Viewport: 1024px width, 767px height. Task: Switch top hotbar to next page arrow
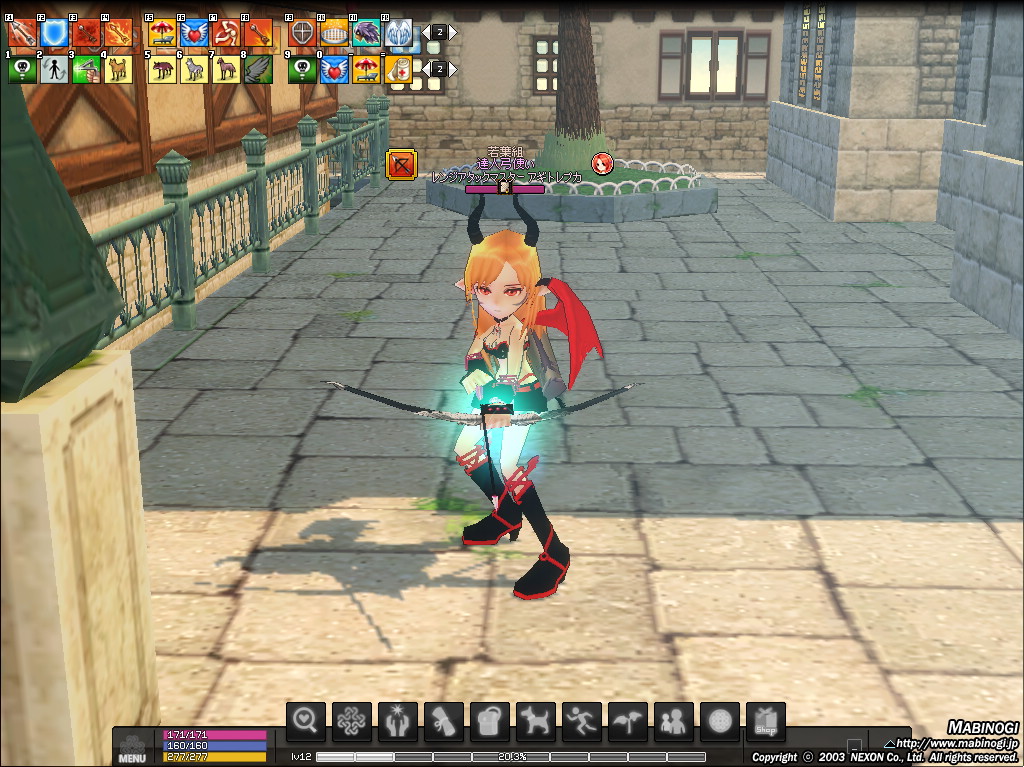pos(453,32)
